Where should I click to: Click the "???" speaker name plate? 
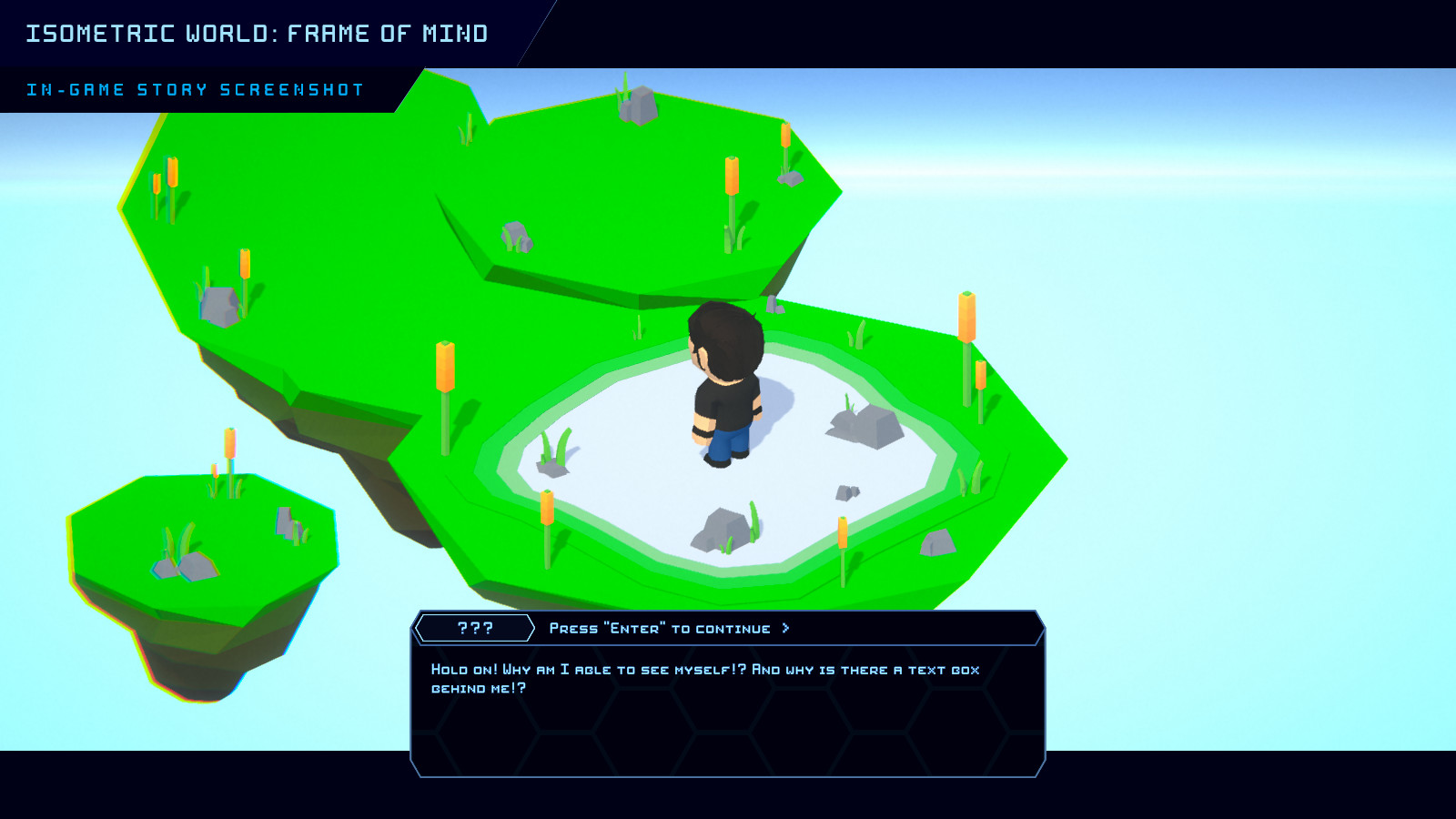coord(475,627)
